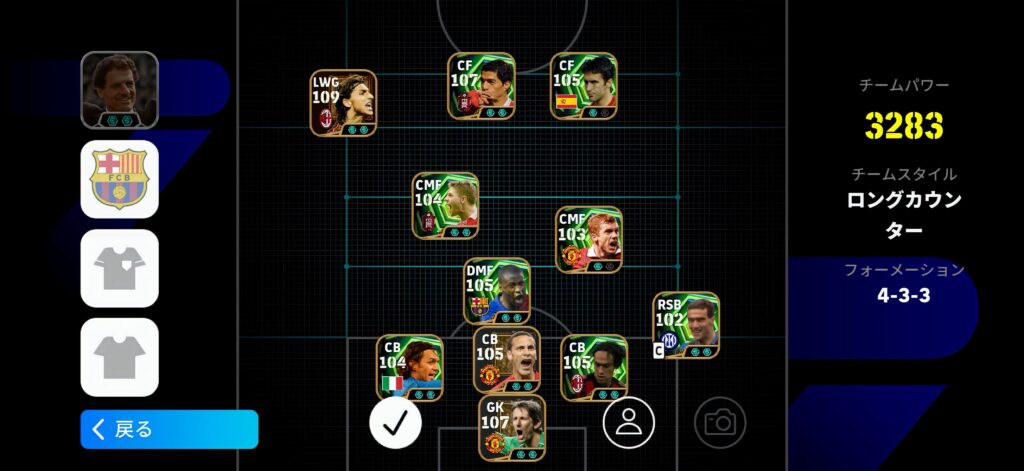
Task: Select the FC Barcelona club emblem
Action: pos(120,179)
